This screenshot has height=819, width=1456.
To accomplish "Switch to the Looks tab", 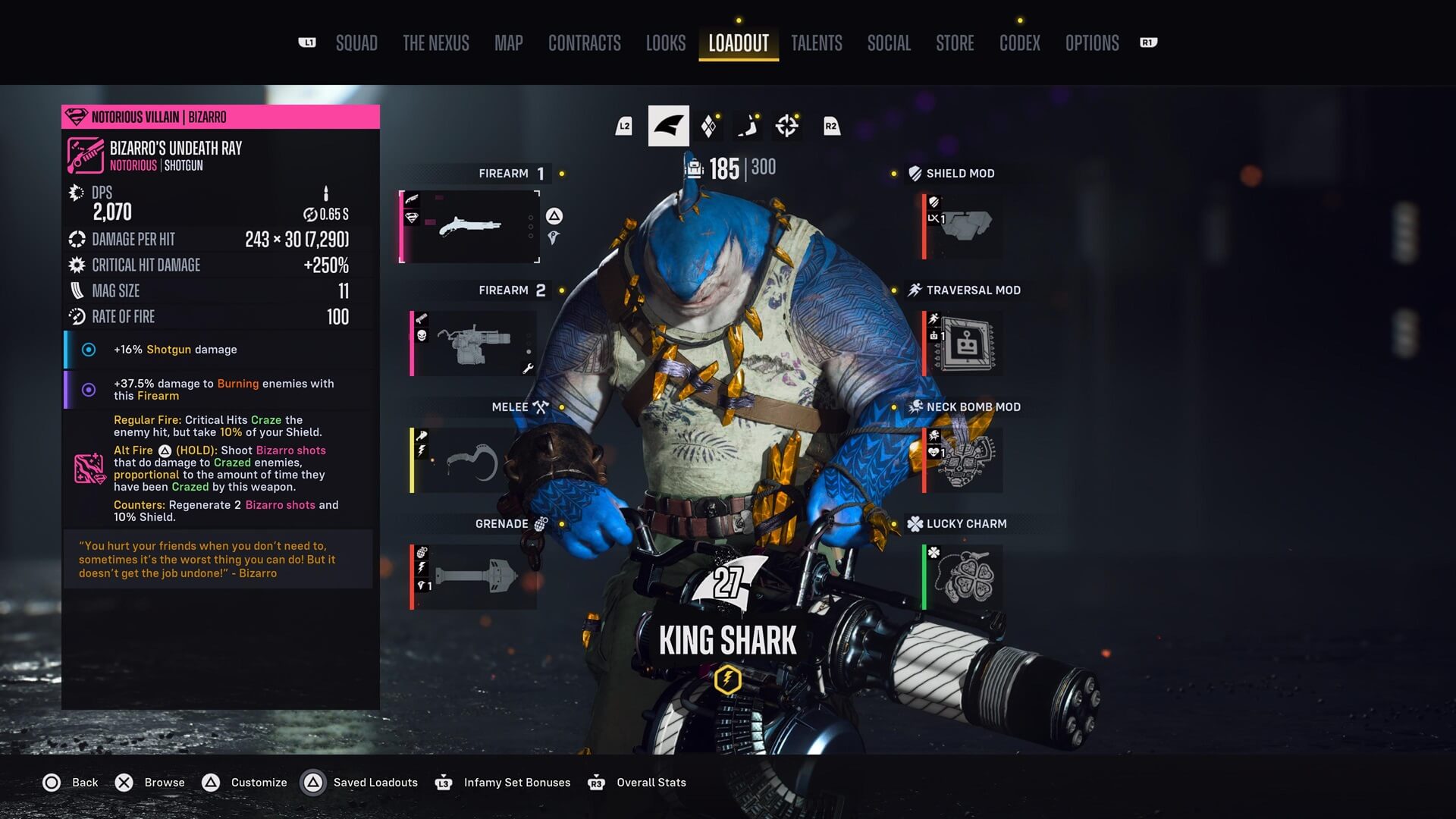I will (665, 43).
